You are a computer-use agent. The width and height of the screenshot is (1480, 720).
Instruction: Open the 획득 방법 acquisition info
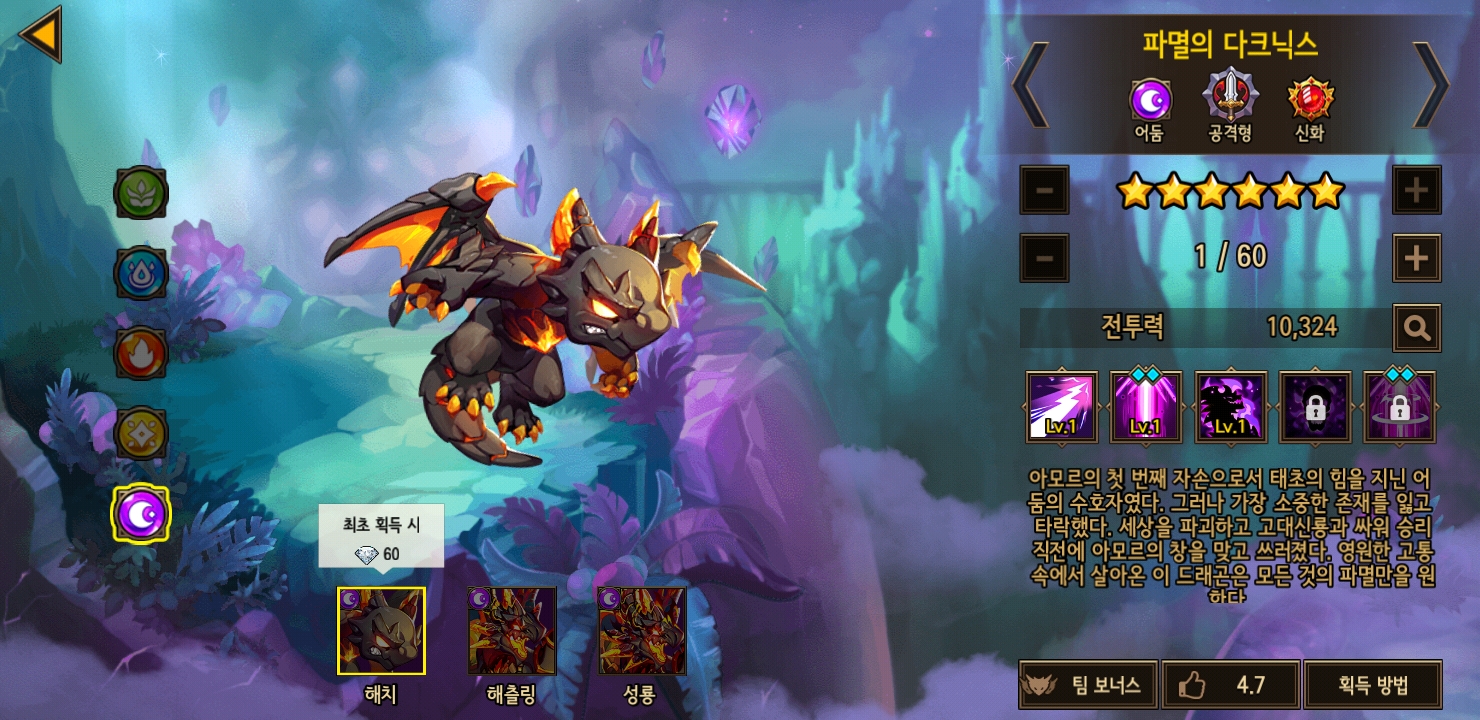tap(1373, 685)
